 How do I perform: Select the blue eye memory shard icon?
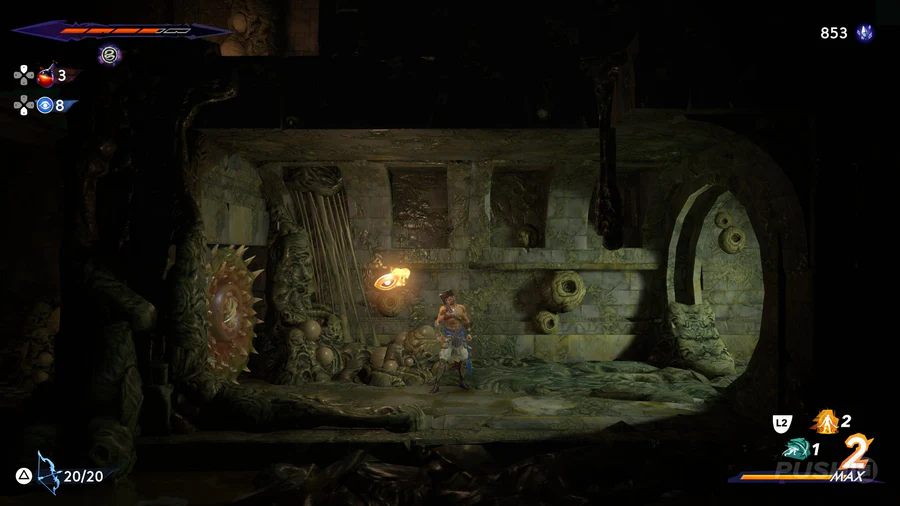pos(45,105)
